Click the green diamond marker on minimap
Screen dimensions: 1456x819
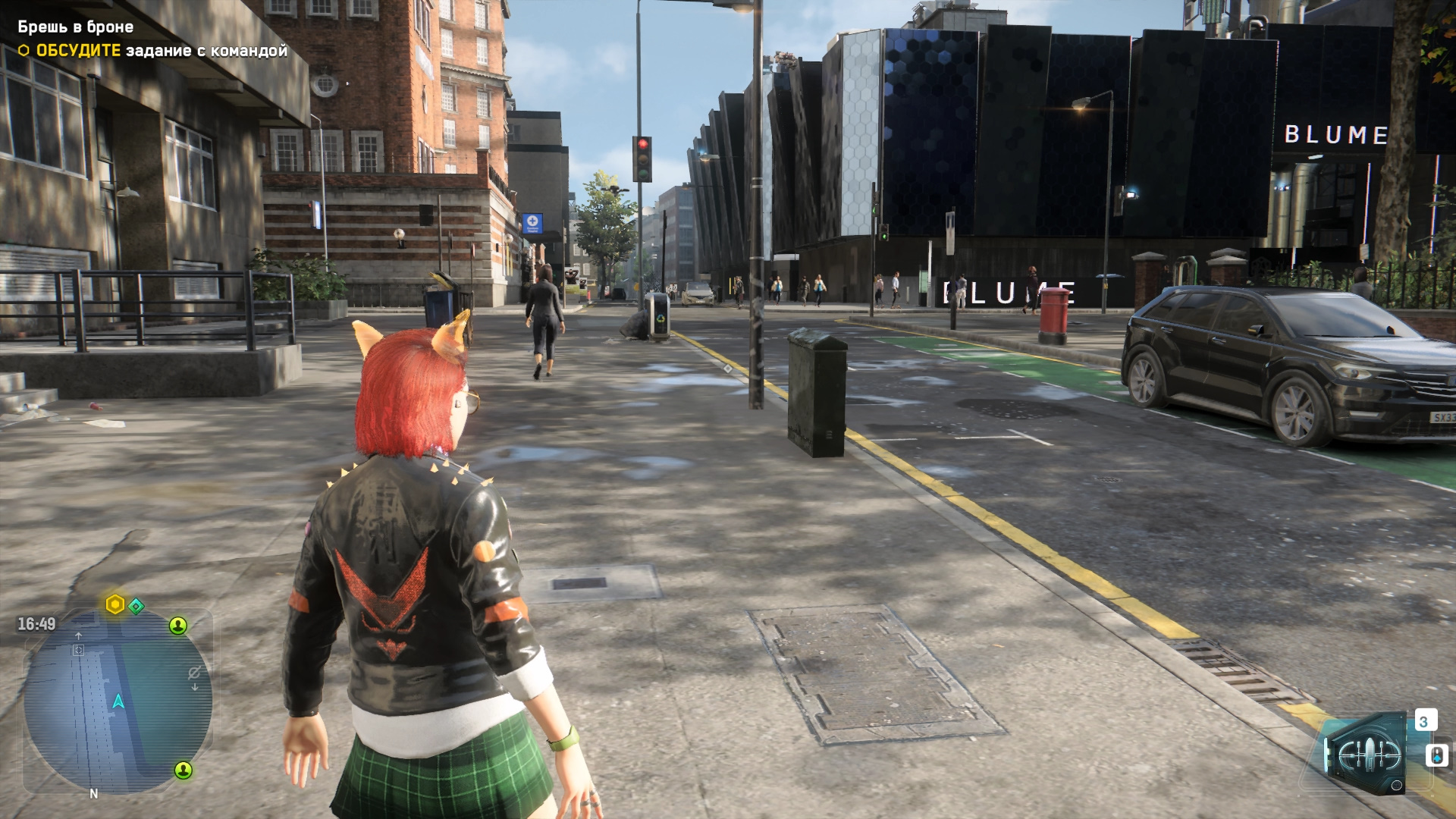136,606
